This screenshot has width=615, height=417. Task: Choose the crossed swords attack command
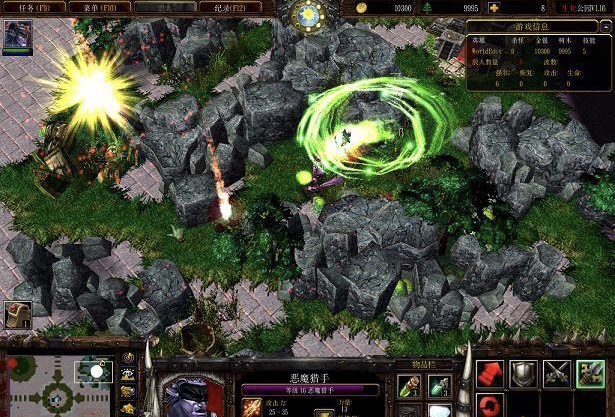[x=556, y=374]
